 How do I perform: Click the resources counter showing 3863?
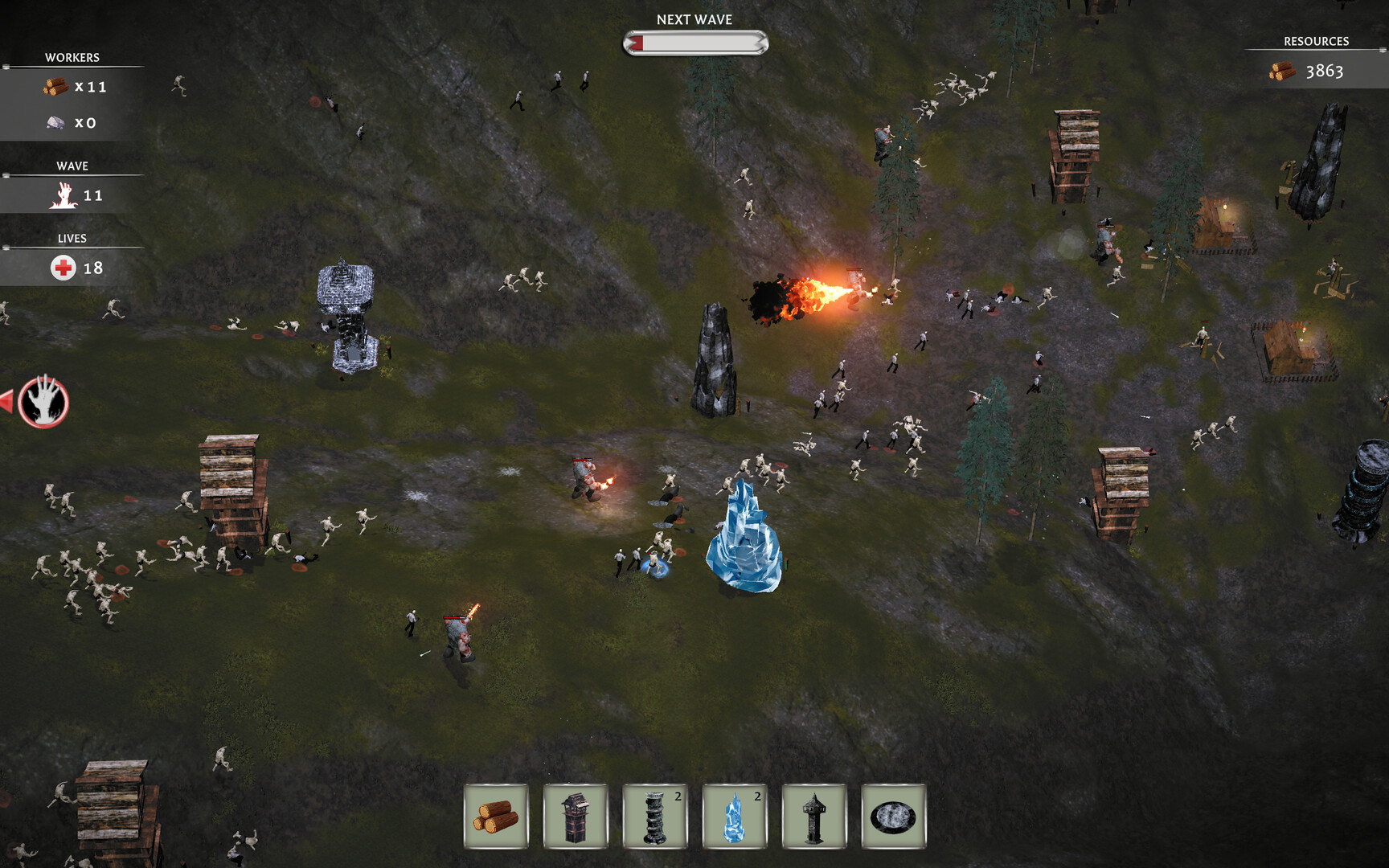point(1327,72)
